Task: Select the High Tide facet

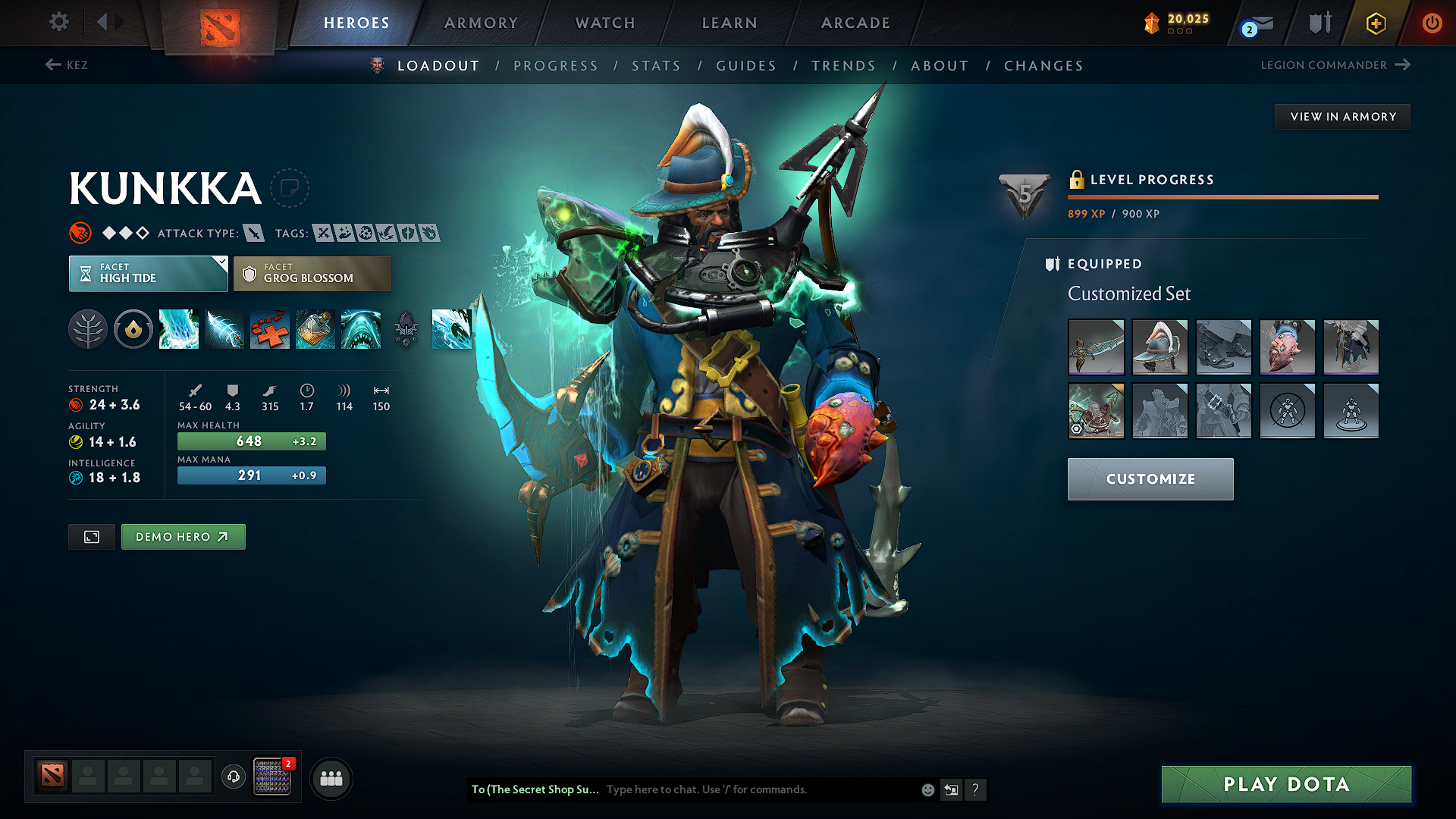Action: [x=148, y=274]
